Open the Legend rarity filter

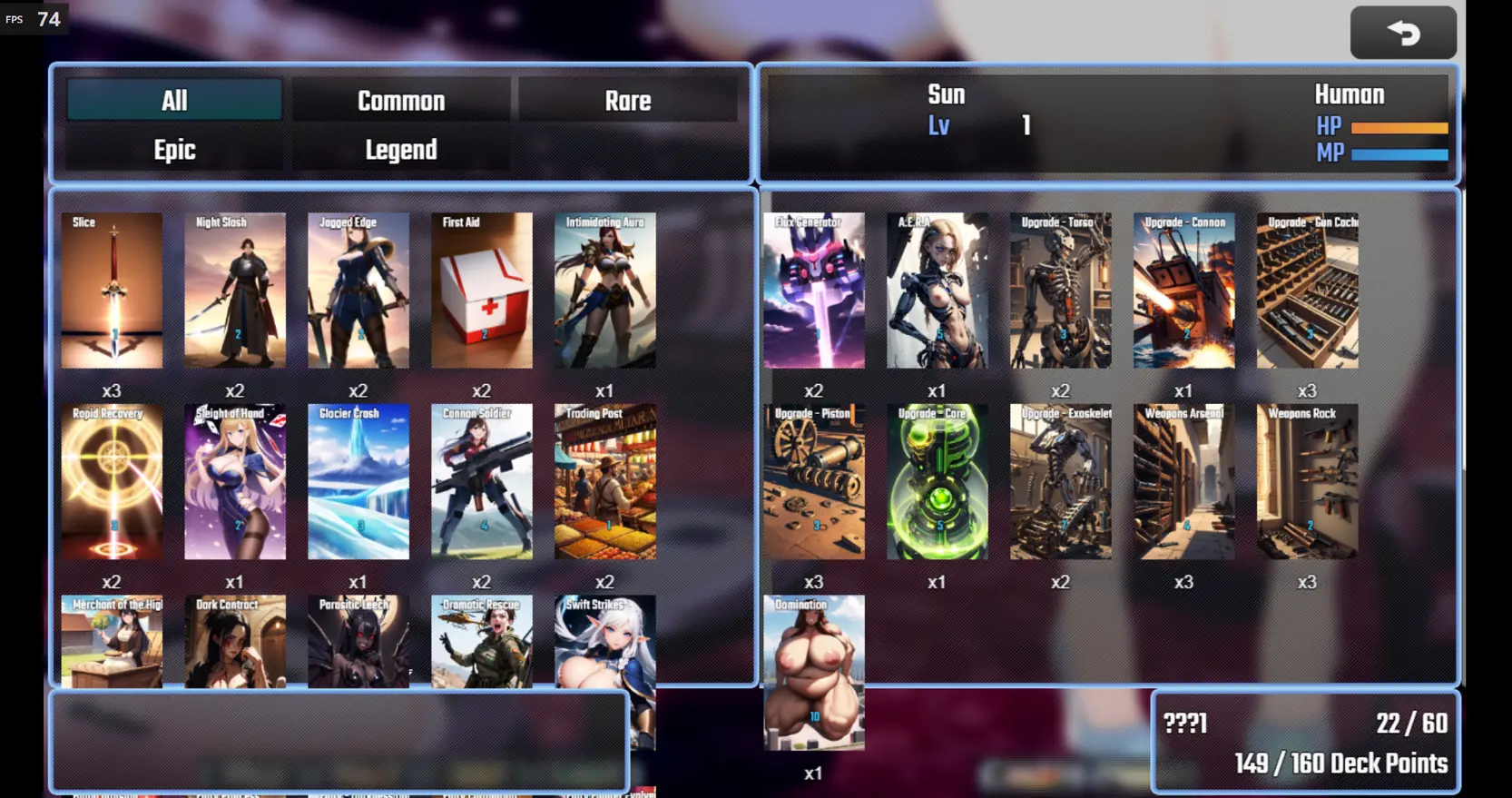coord(400,150)
